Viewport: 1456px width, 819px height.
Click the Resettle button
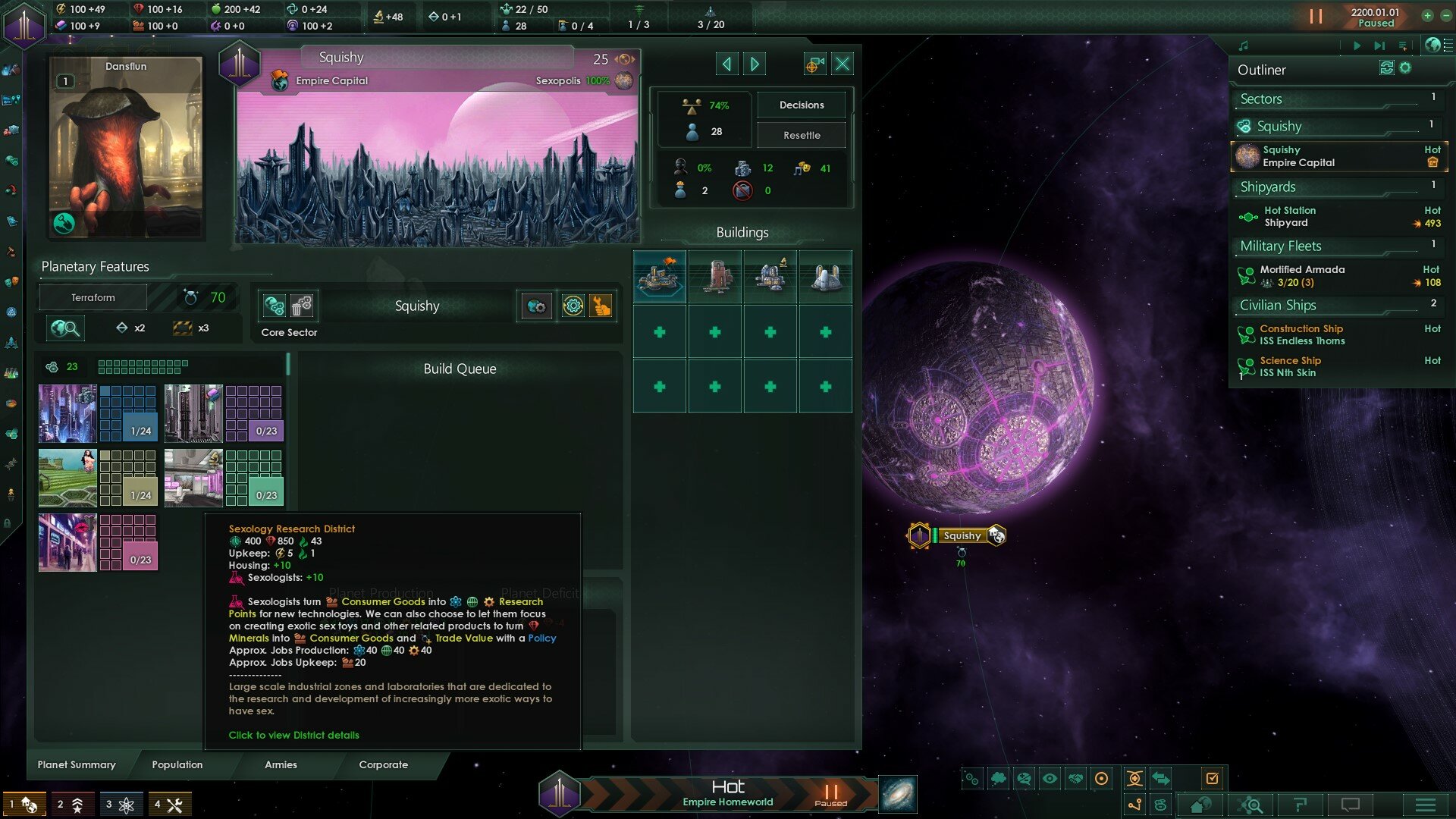click(x=802, y=135)
